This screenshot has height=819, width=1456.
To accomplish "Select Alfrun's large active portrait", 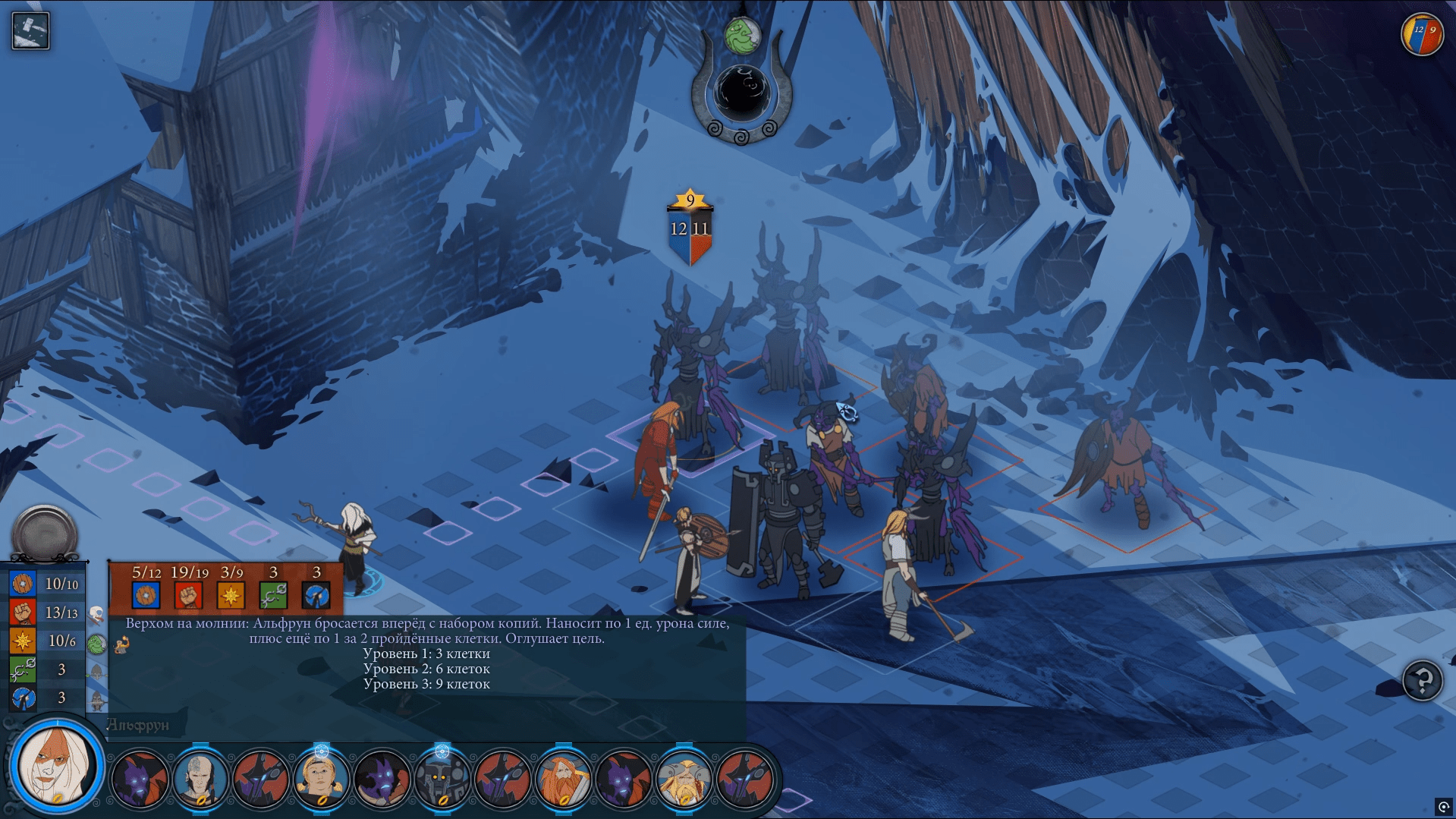I will pyautogui.click(x=56, y=766).
